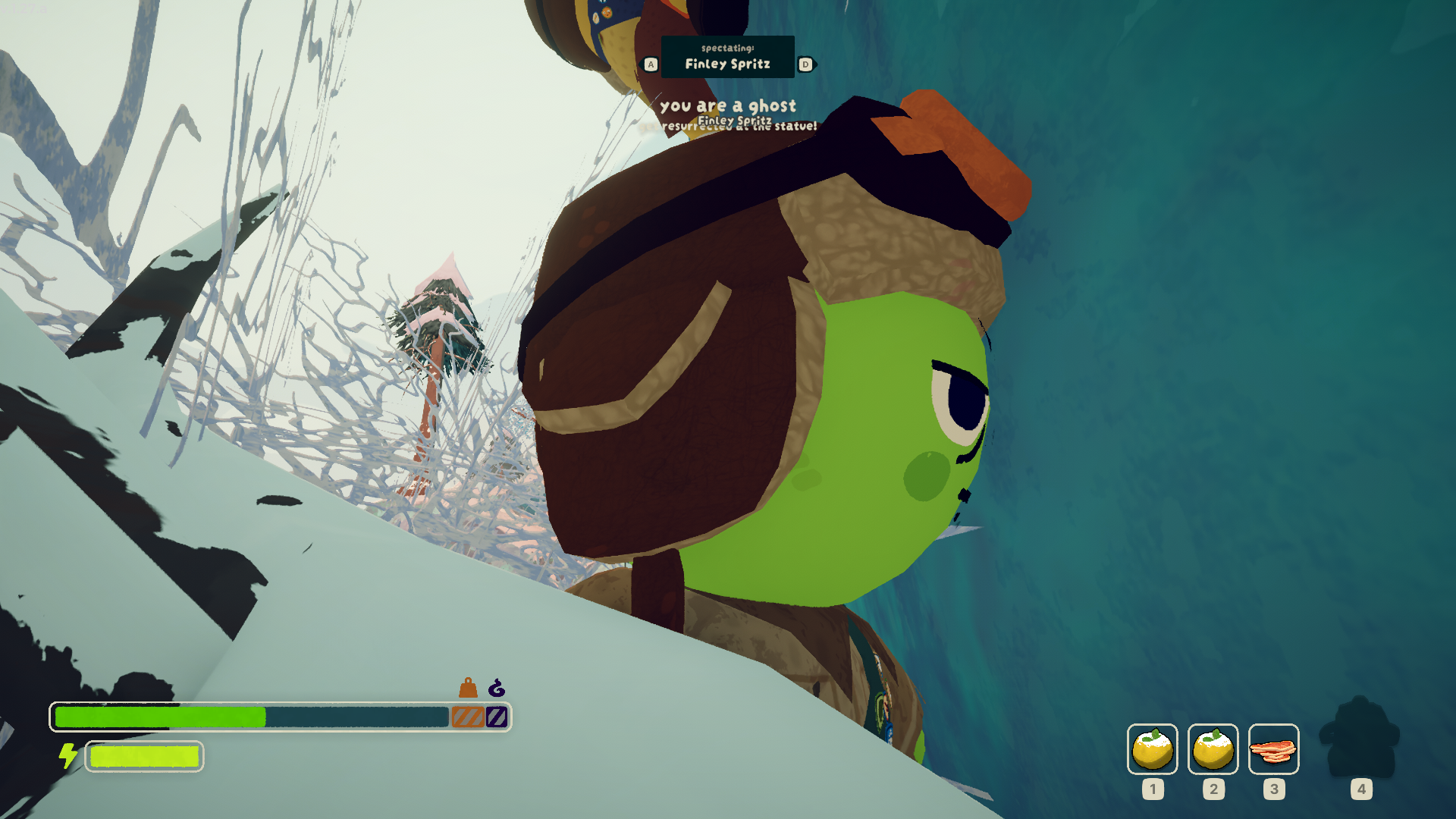The height and width of the screenshot is (819, 1456).
Task: Click the purple curse status icon
Action: [497, 688]
